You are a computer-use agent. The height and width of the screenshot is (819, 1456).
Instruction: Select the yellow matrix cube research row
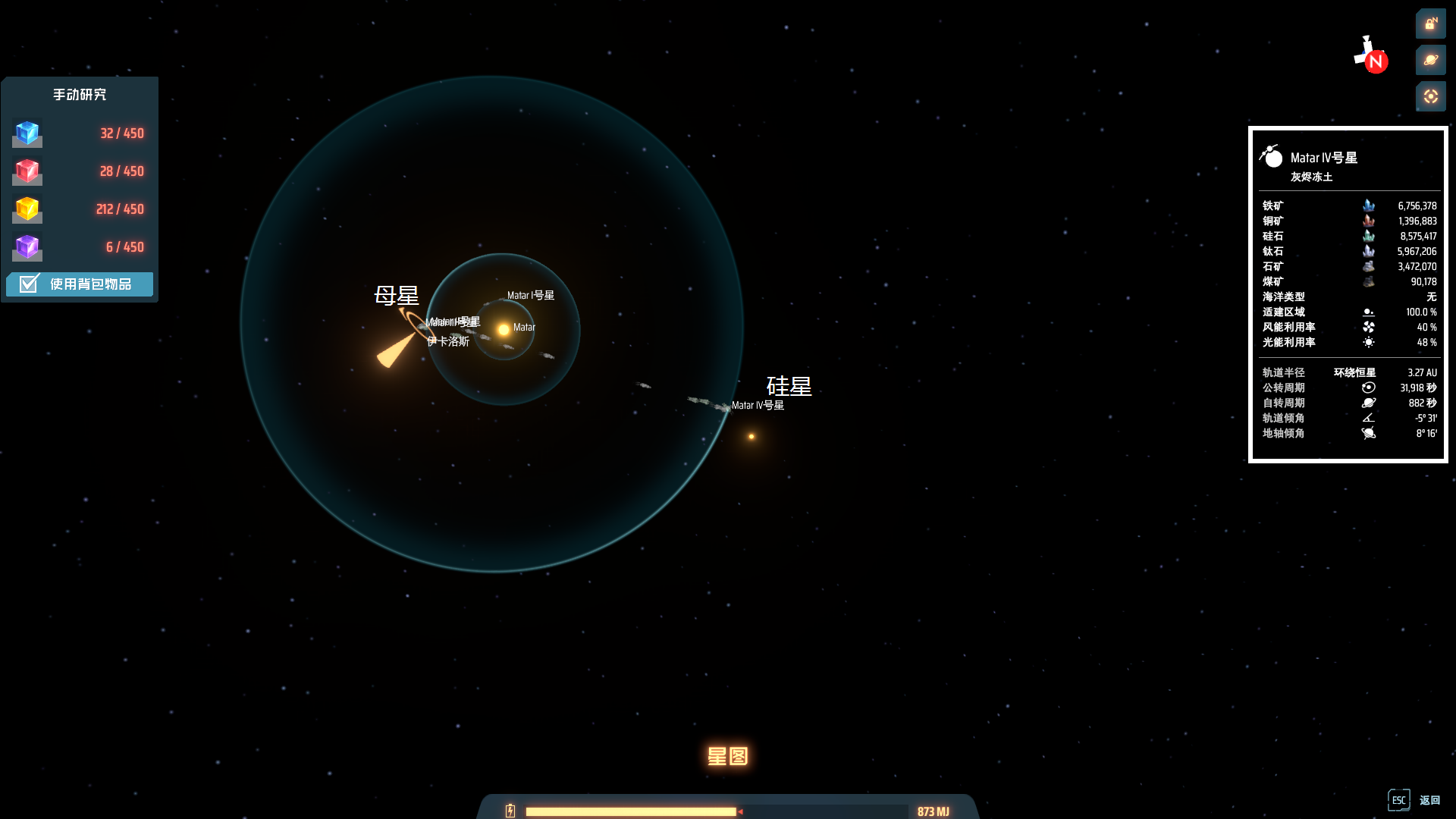click(80, 209)
